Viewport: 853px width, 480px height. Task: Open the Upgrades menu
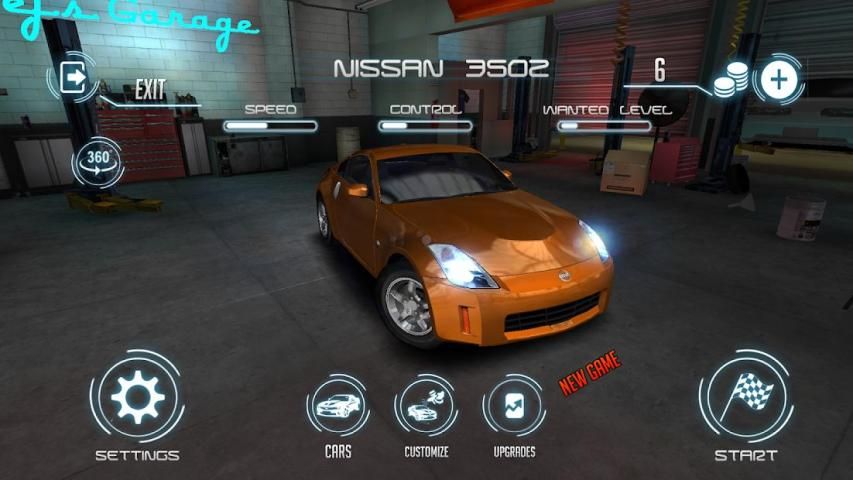pos(514,406)
